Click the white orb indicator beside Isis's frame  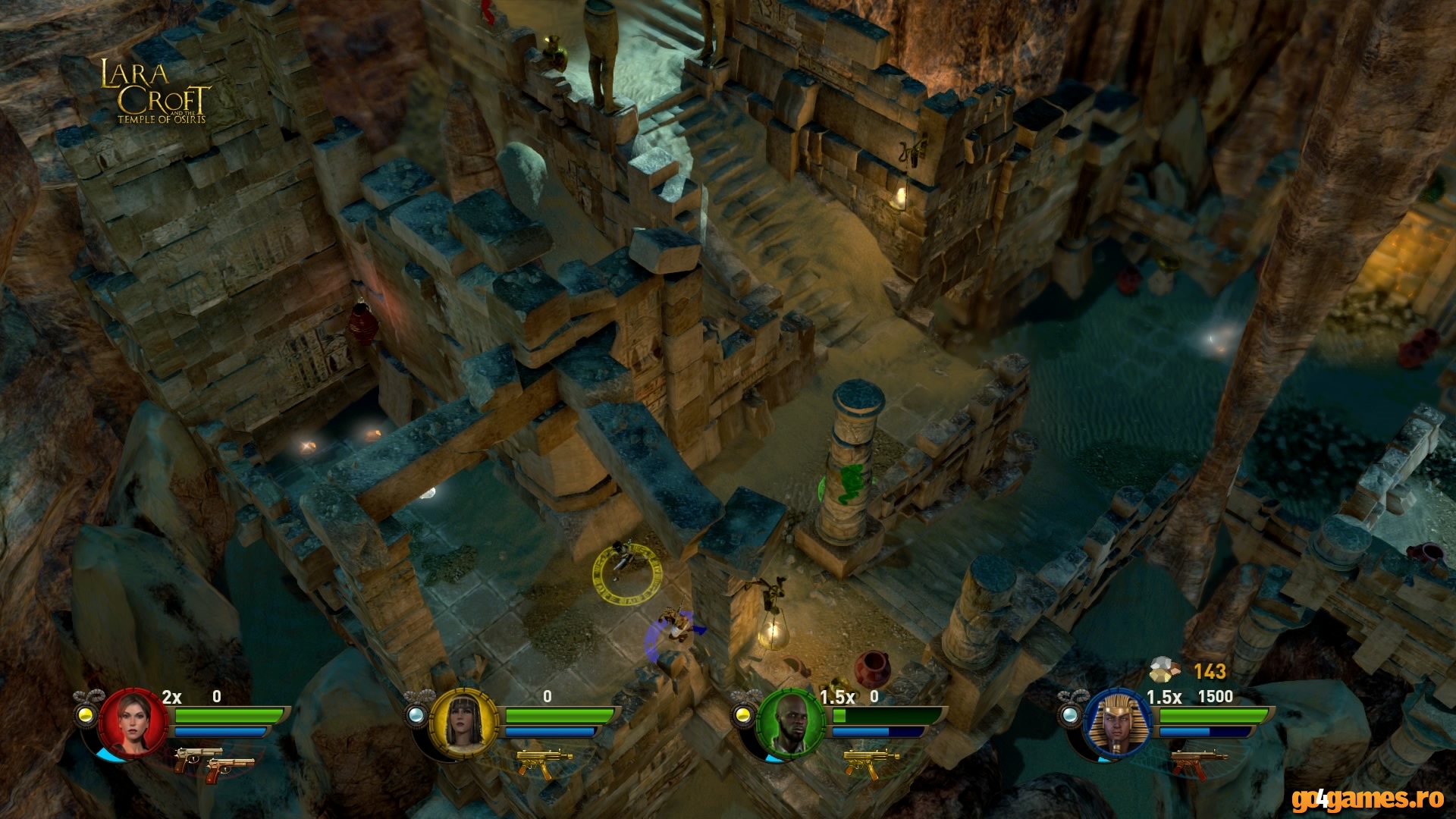tap(418, 714)
